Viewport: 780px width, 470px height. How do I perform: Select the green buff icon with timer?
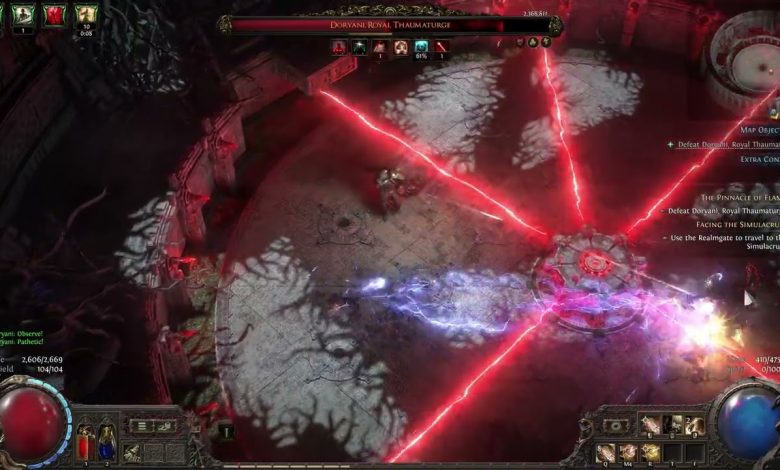coord(86,15)
